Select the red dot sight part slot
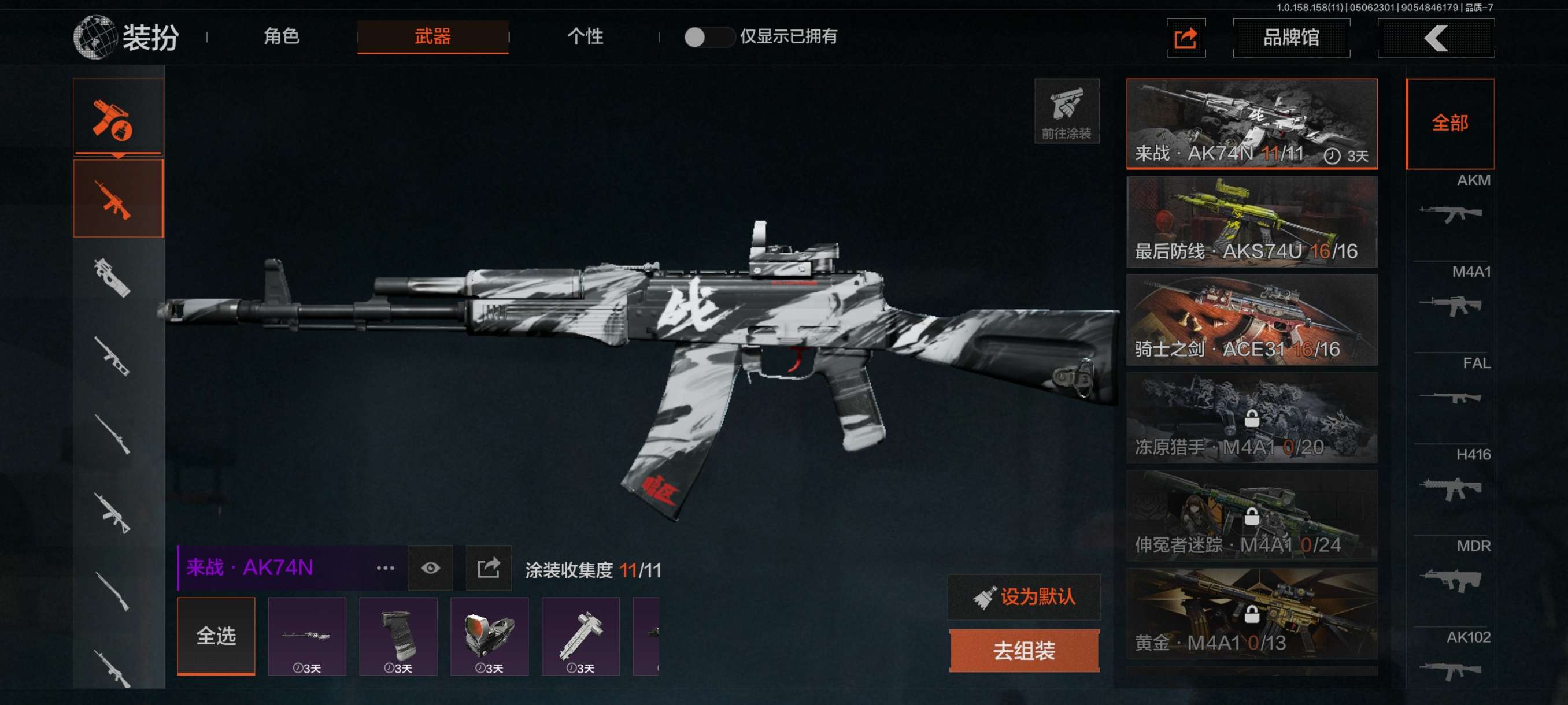Screen dimensions: 1568x705 [x=489, y=636]
